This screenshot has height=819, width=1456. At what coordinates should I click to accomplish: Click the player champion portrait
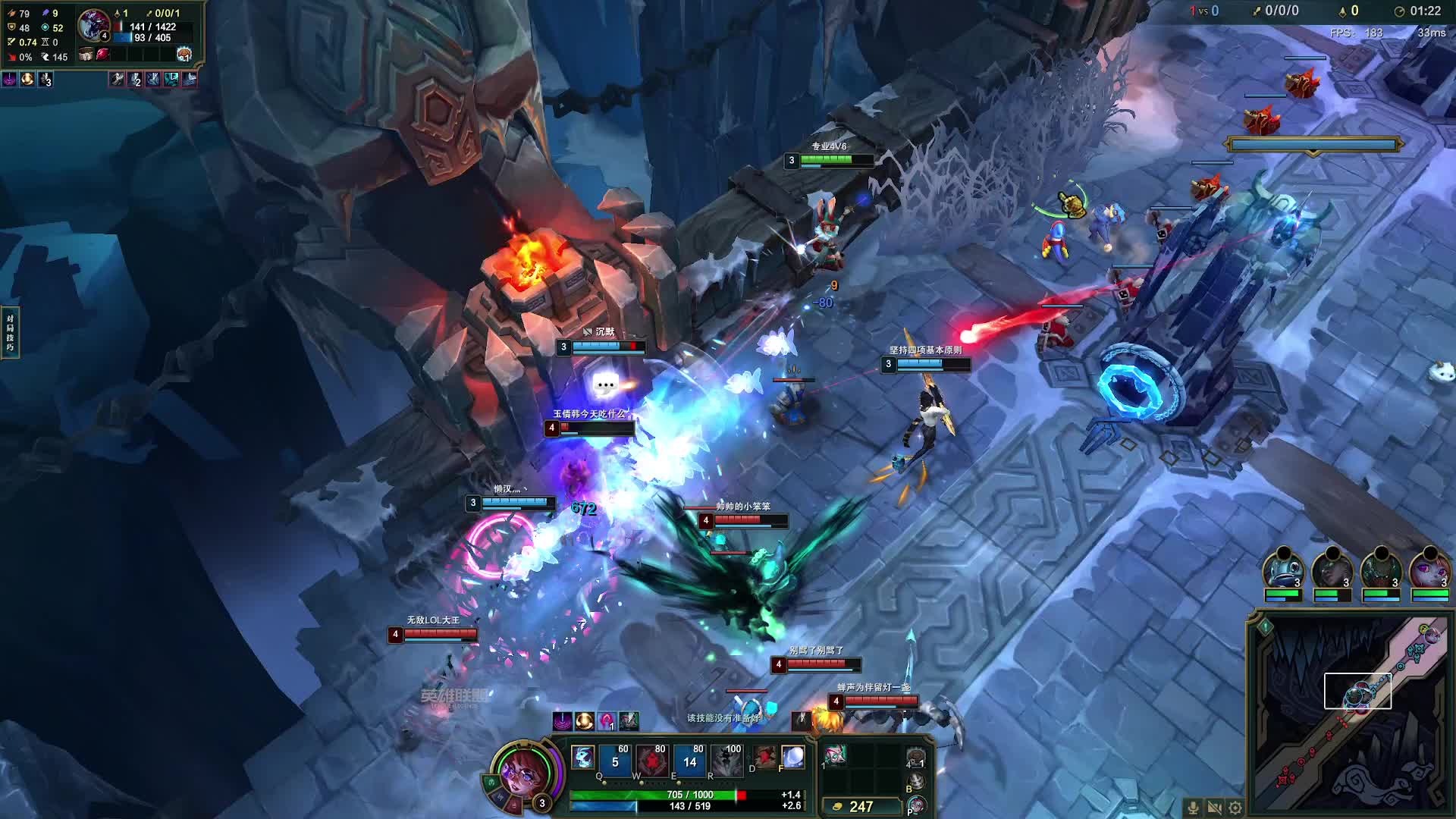[522, 772]
